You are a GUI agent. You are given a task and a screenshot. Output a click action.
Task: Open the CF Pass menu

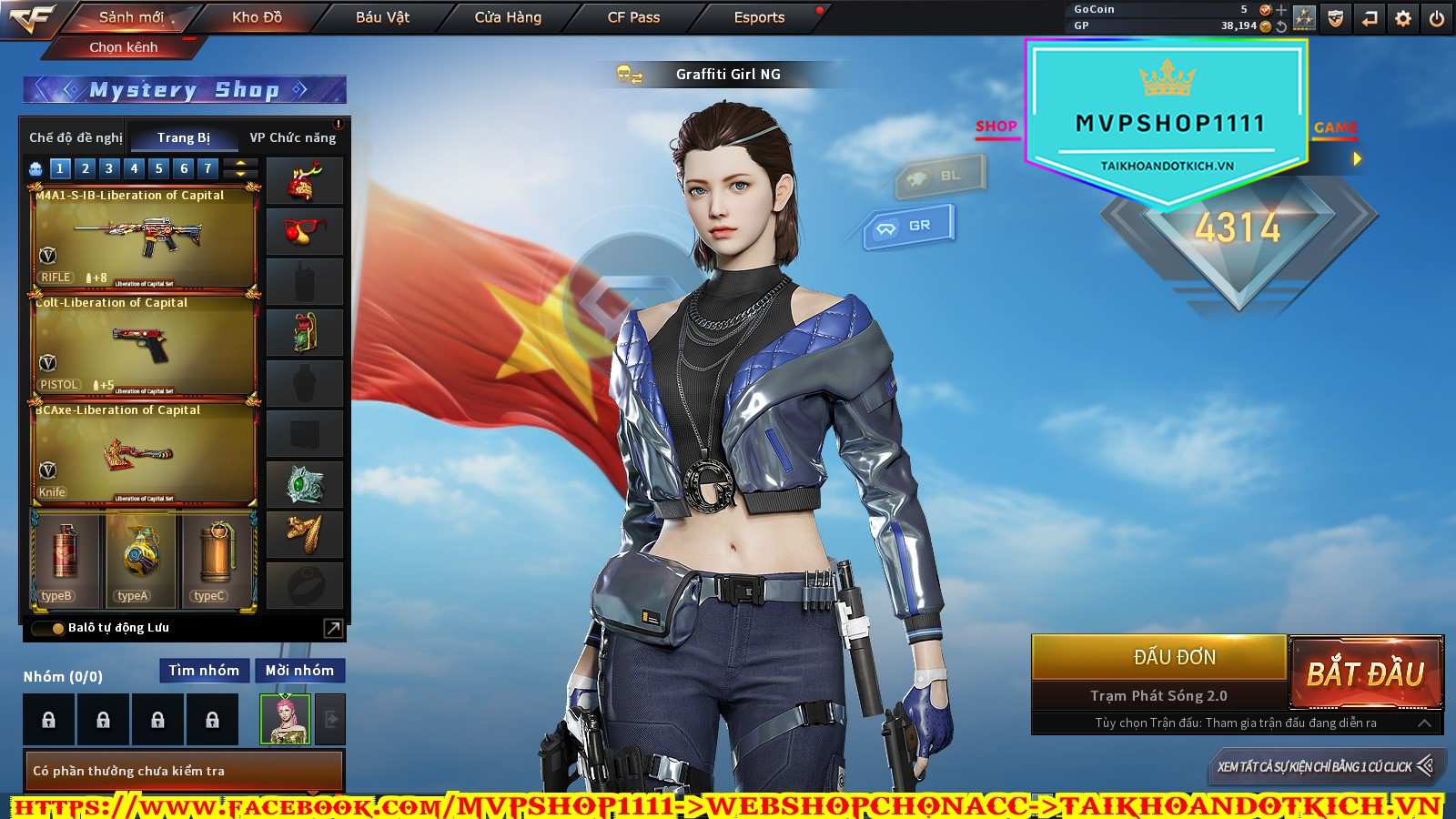click(633, 17)
